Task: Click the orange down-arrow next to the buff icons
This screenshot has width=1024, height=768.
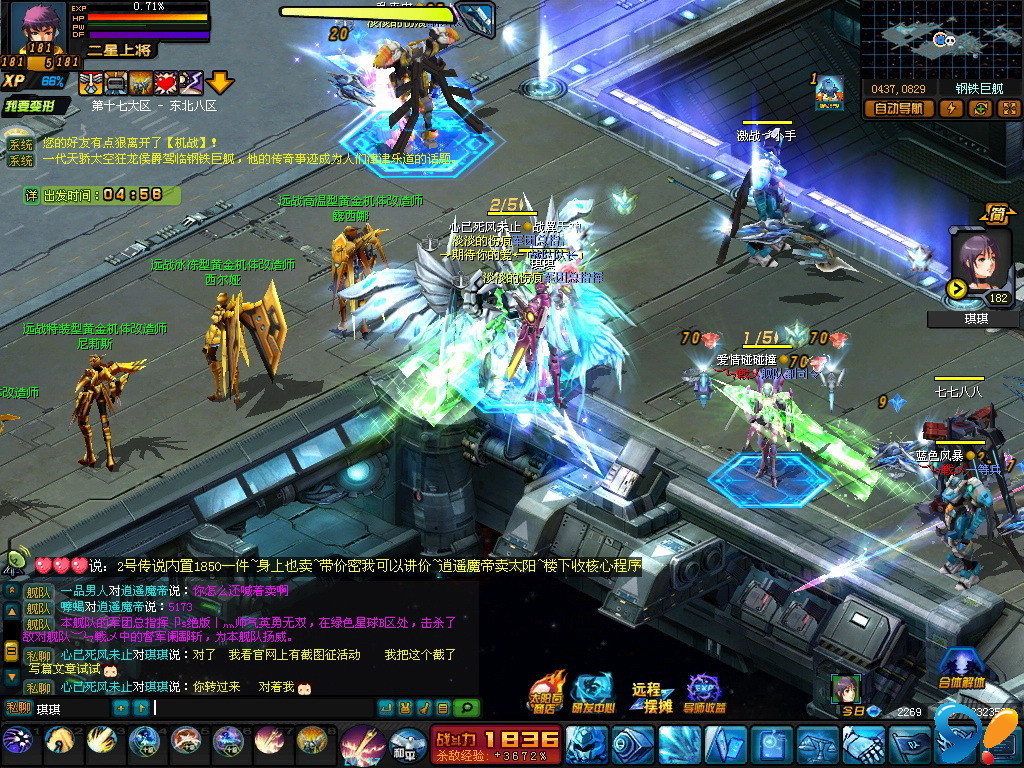Action: click(x=220, y=82)
